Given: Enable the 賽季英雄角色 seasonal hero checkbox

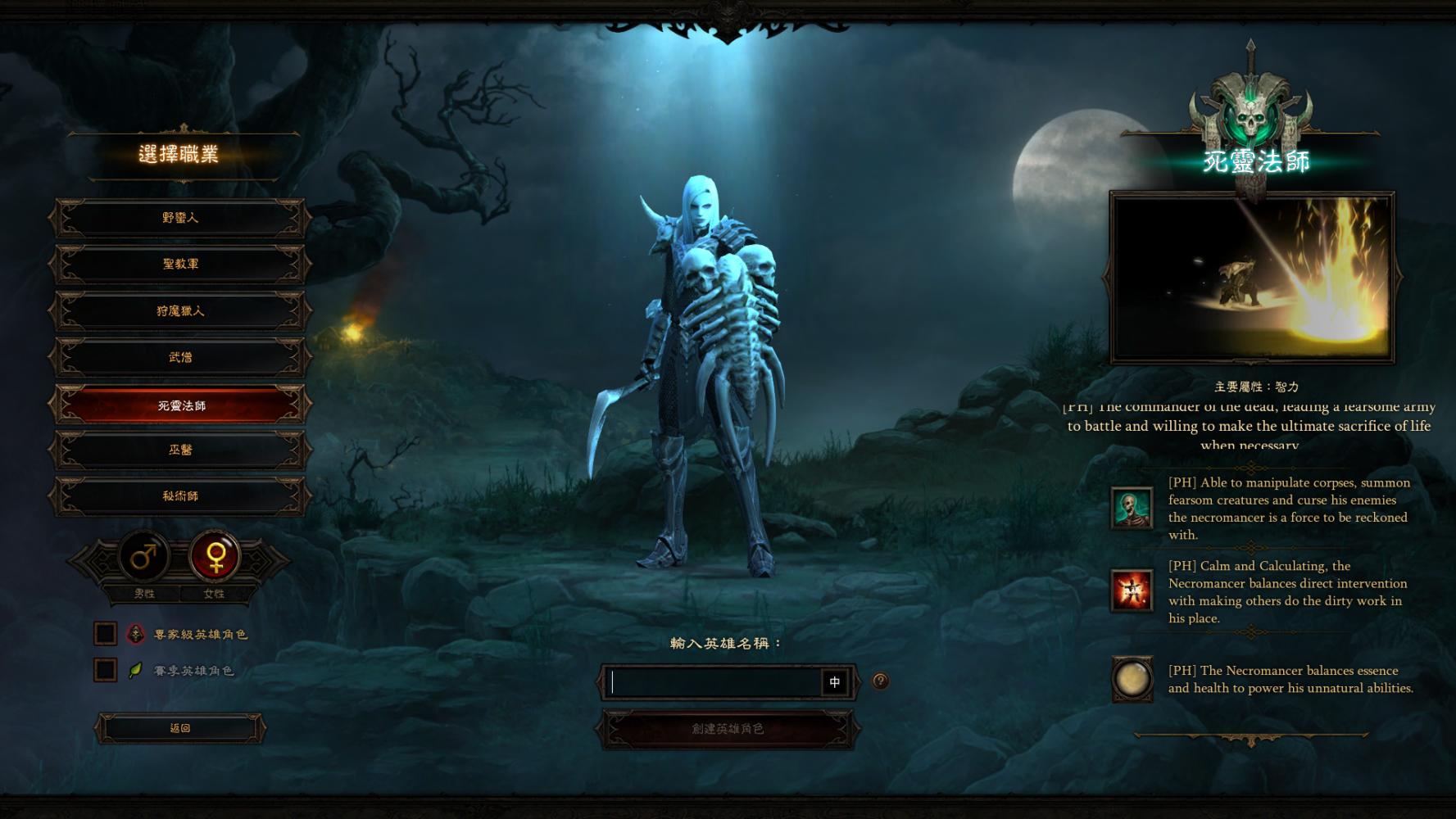Looking at the screenshot, I should [106, 670].
